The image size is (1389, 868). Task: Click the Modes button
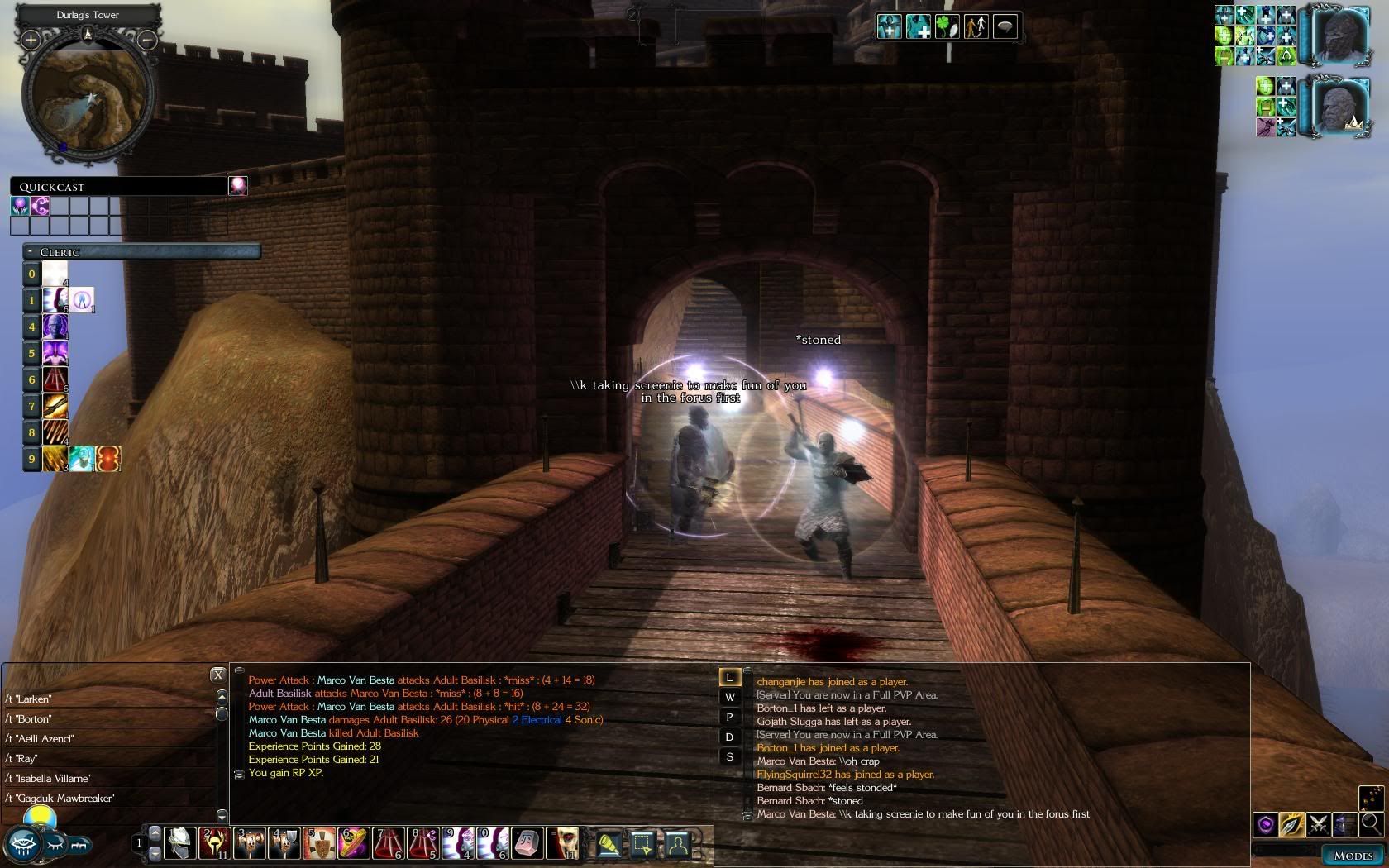pyautogui.click(x=1353, y=856)
